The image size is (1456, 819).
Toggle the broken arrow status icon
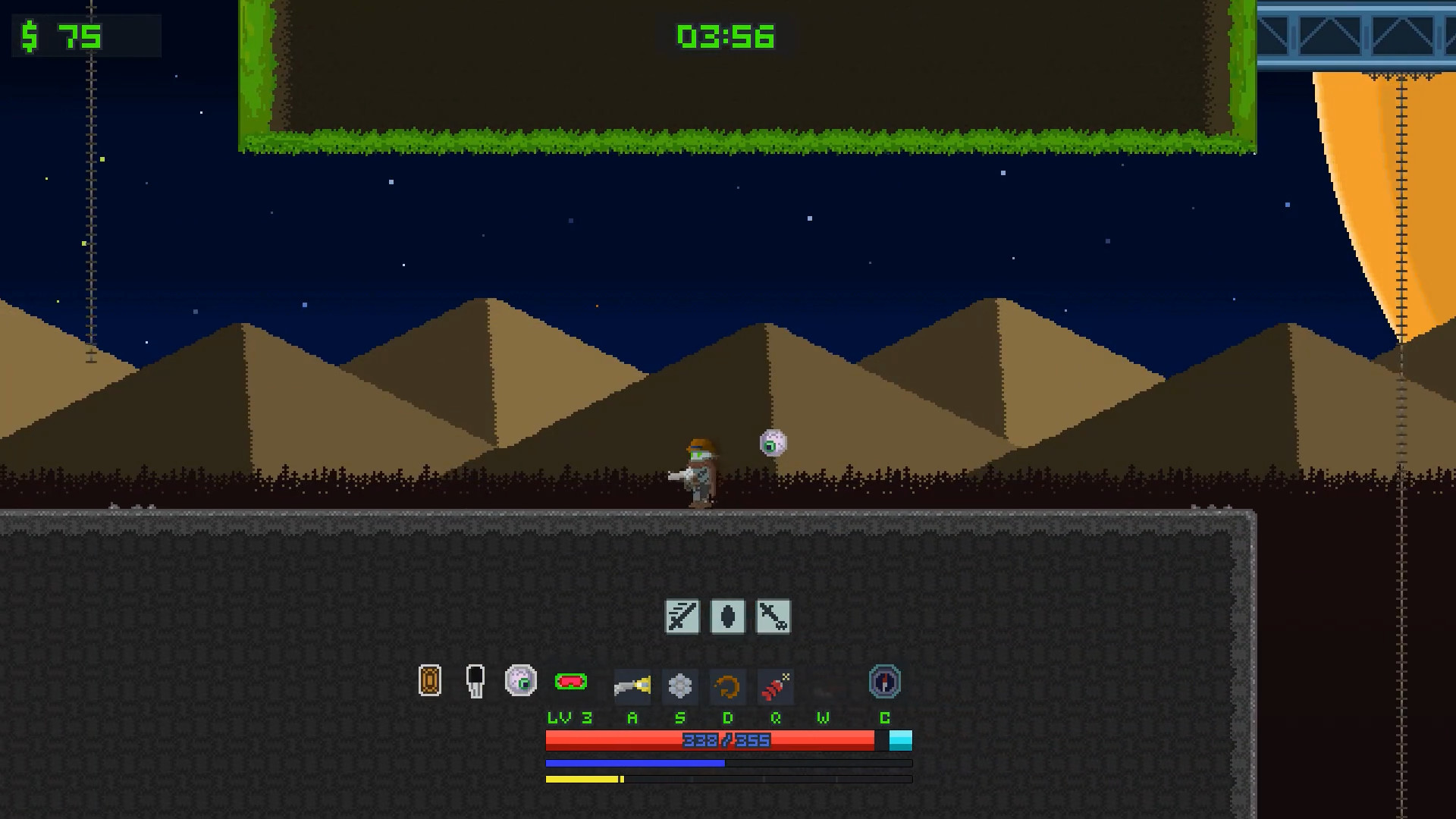[x=773, y=616]
